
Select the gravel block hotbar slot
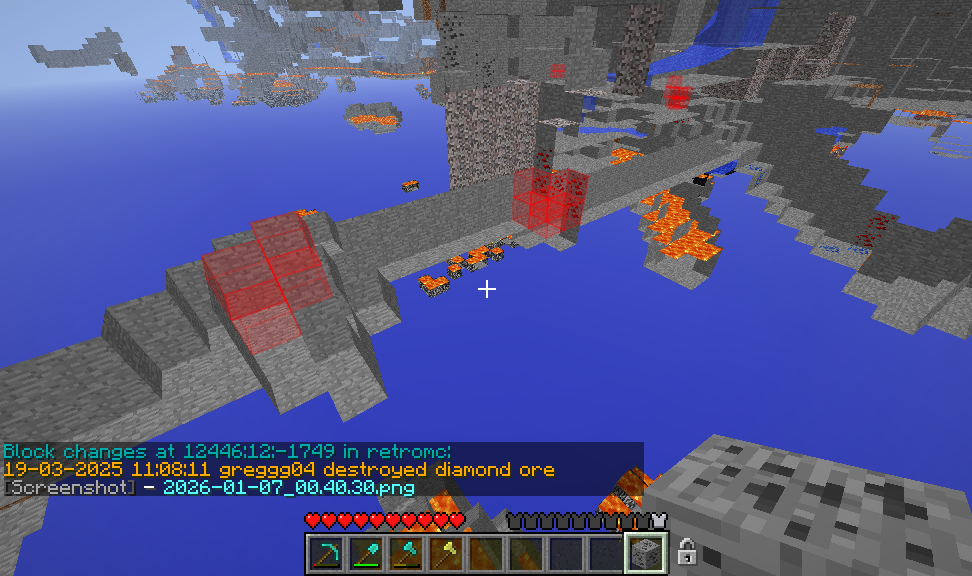pos(645,552)
